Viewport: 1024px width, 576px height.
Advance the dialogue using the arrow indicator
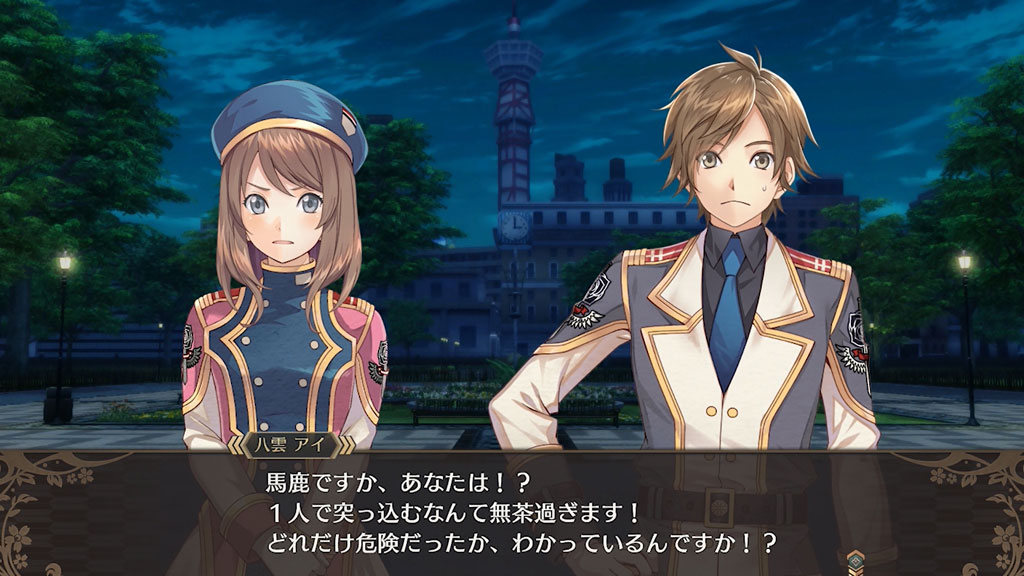pos(857,559)
